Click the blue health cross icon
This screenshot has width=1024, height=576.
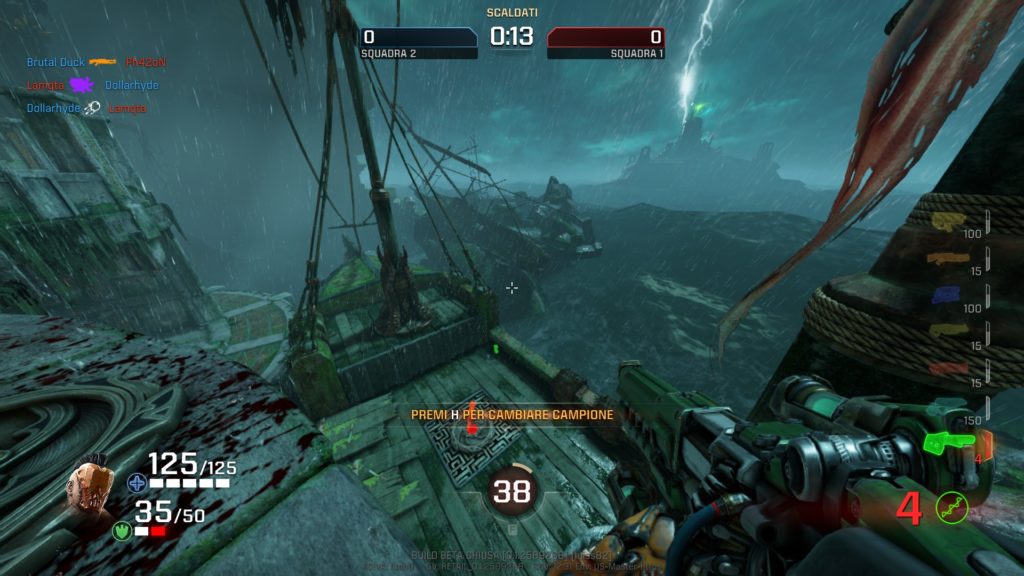136,482
